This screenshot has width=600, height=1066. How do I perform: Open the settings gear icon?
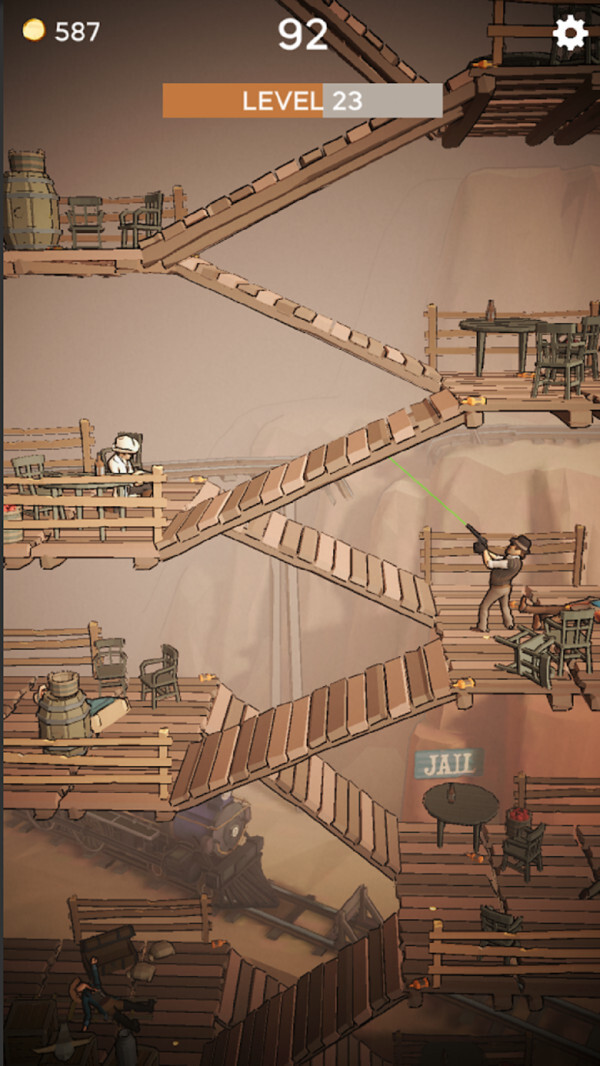click(570, 33)
